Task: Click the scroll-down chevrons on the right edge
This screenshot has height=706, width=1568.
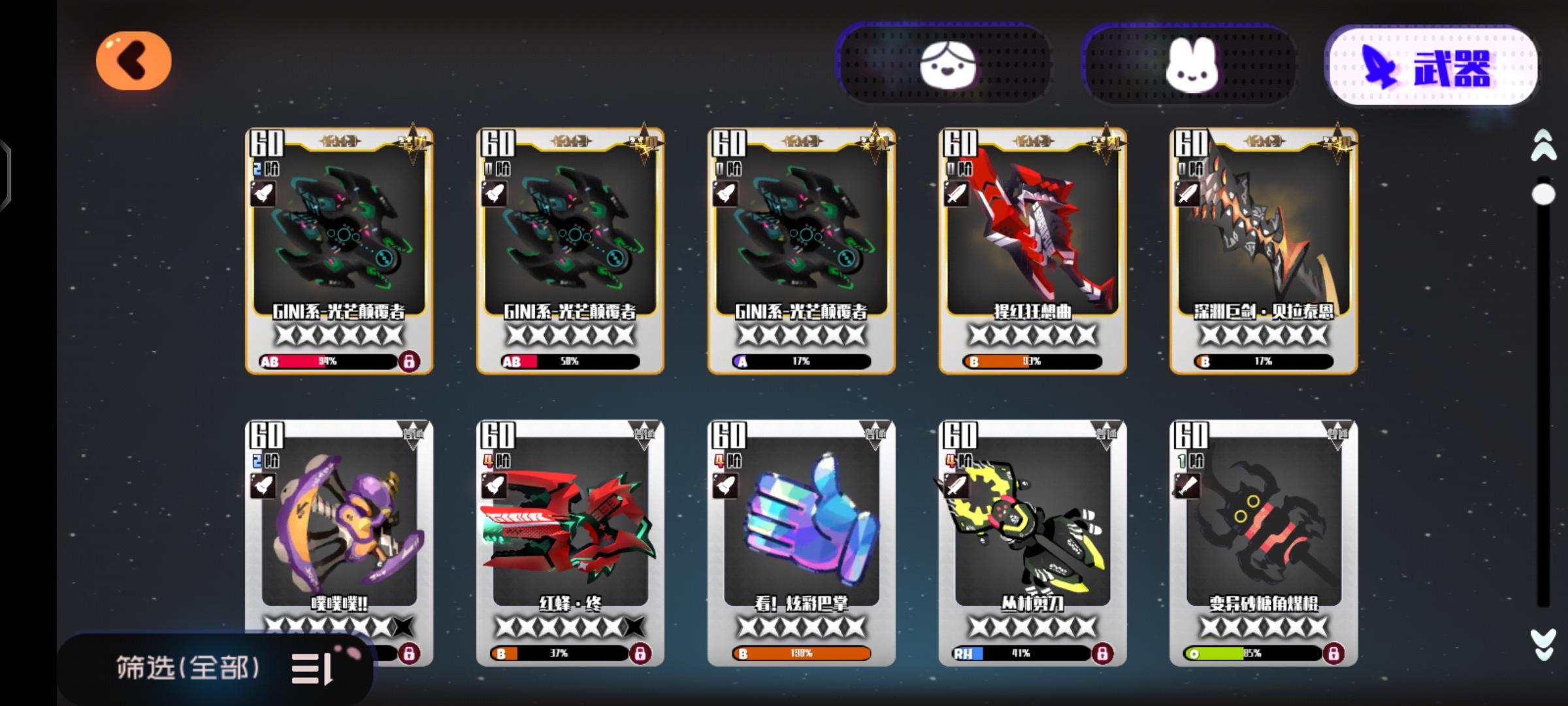Action: (1542, 643)
